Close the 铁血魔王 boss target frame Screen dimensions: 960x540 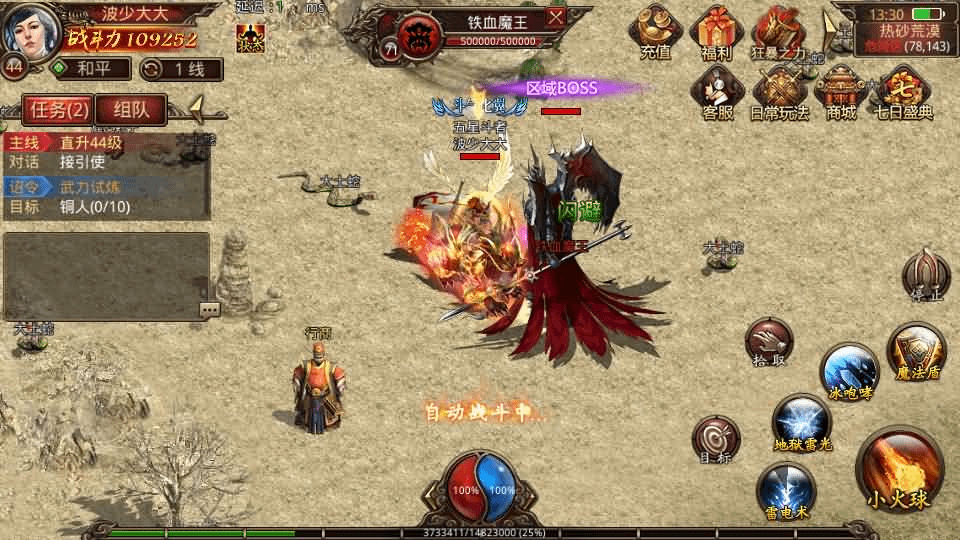coord(556,17)
